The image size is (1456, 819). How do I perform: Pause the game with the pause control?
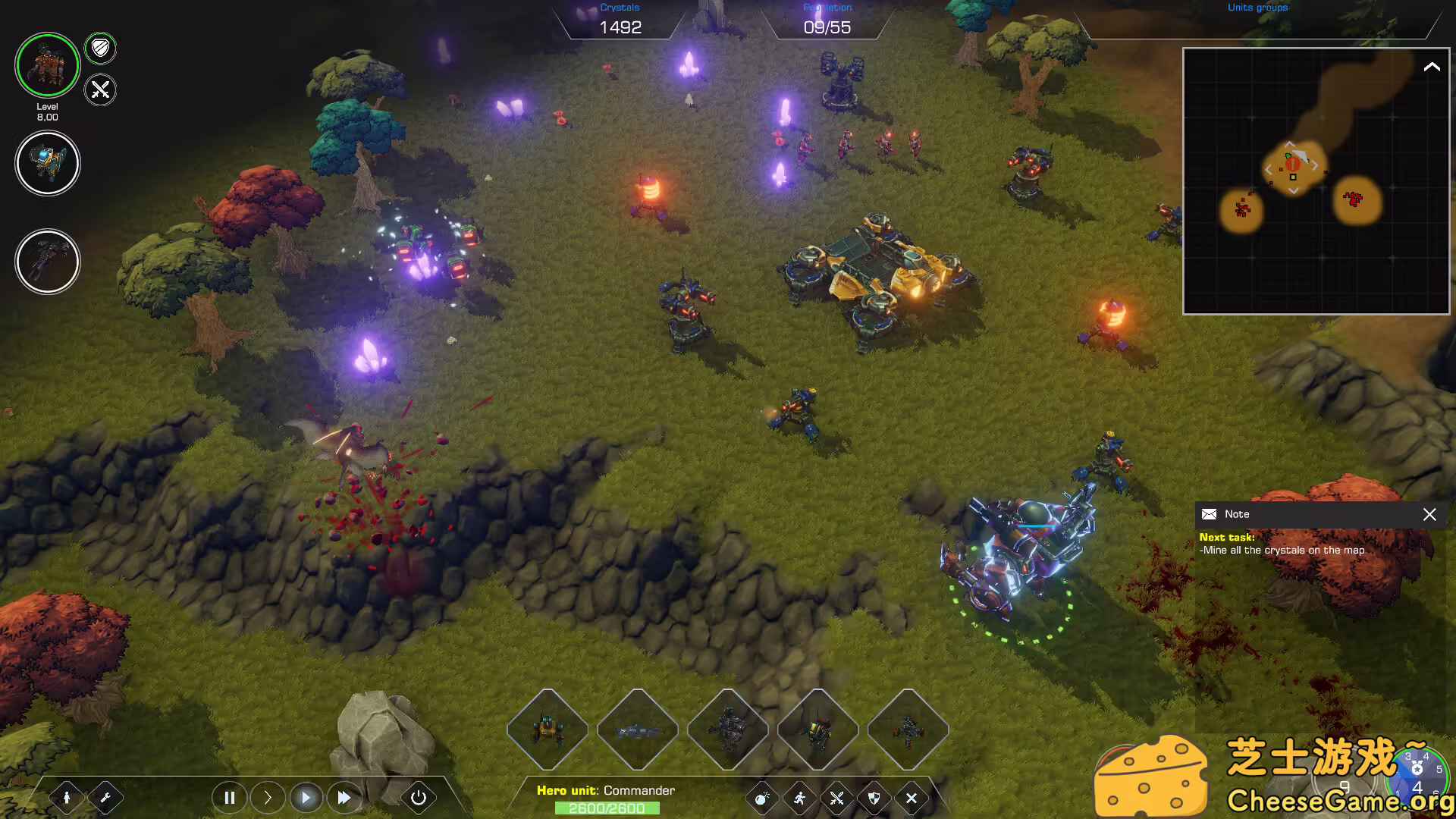(x=230, y=797)
